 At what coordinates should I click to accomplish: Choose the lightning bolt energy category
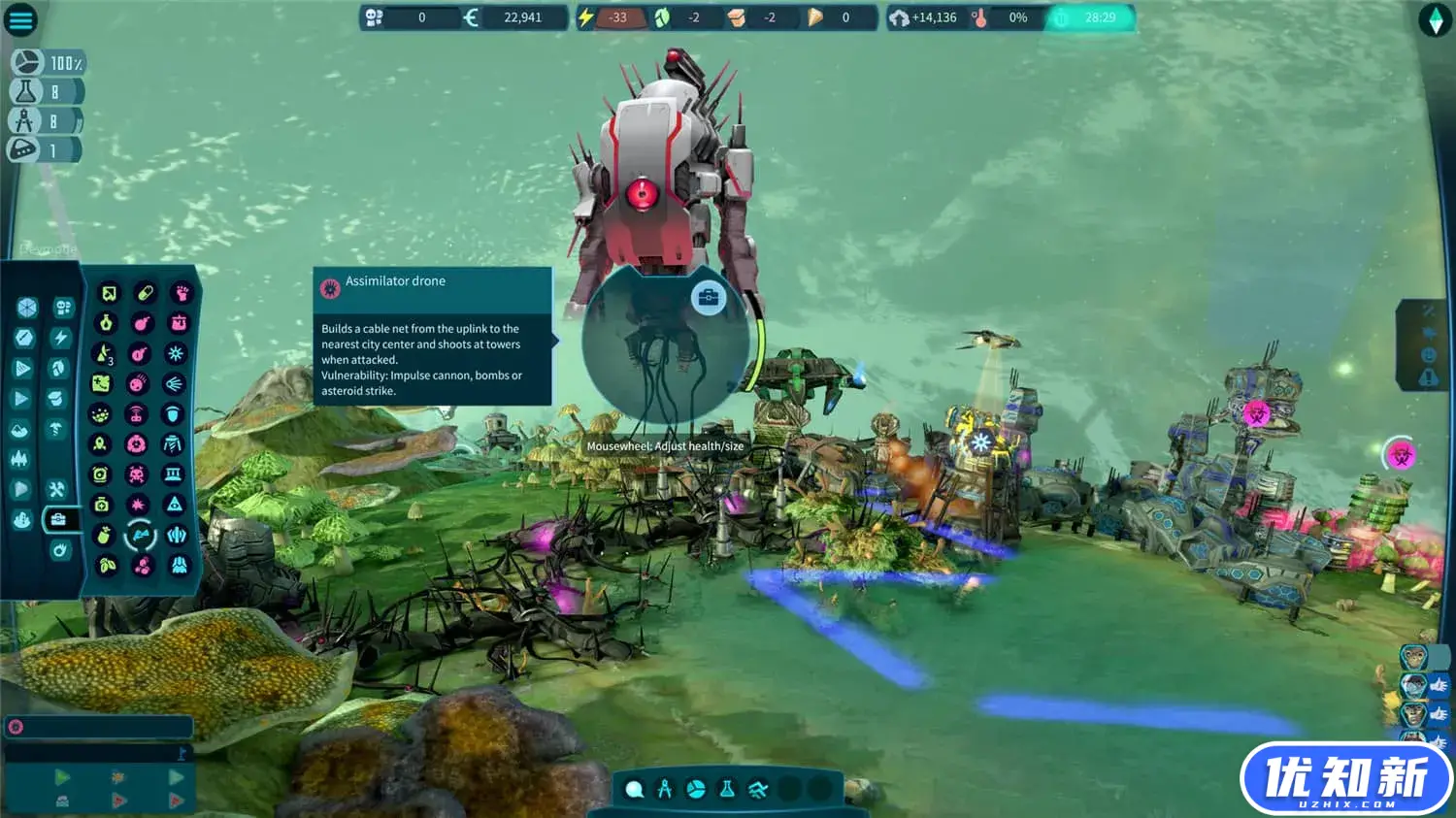tap(60, 338)
